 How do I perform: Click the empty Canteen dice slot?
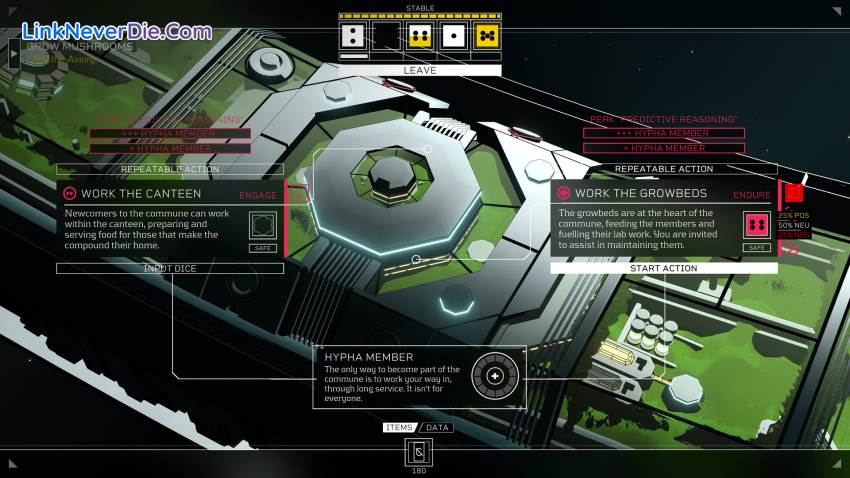pos(262,224)
